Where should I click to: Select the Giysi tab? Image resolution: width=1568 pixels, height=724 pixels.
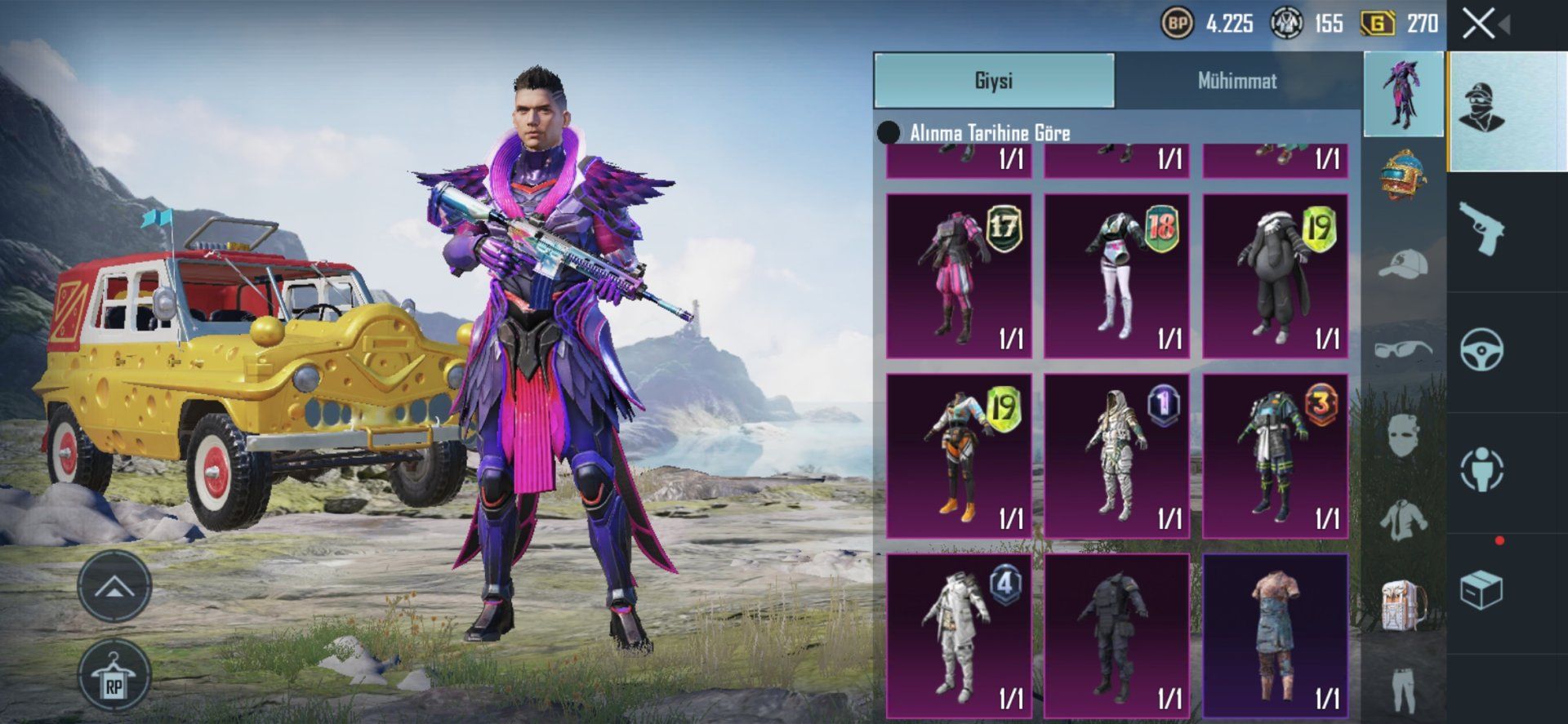pyautogui.click(x=994, y=81)
